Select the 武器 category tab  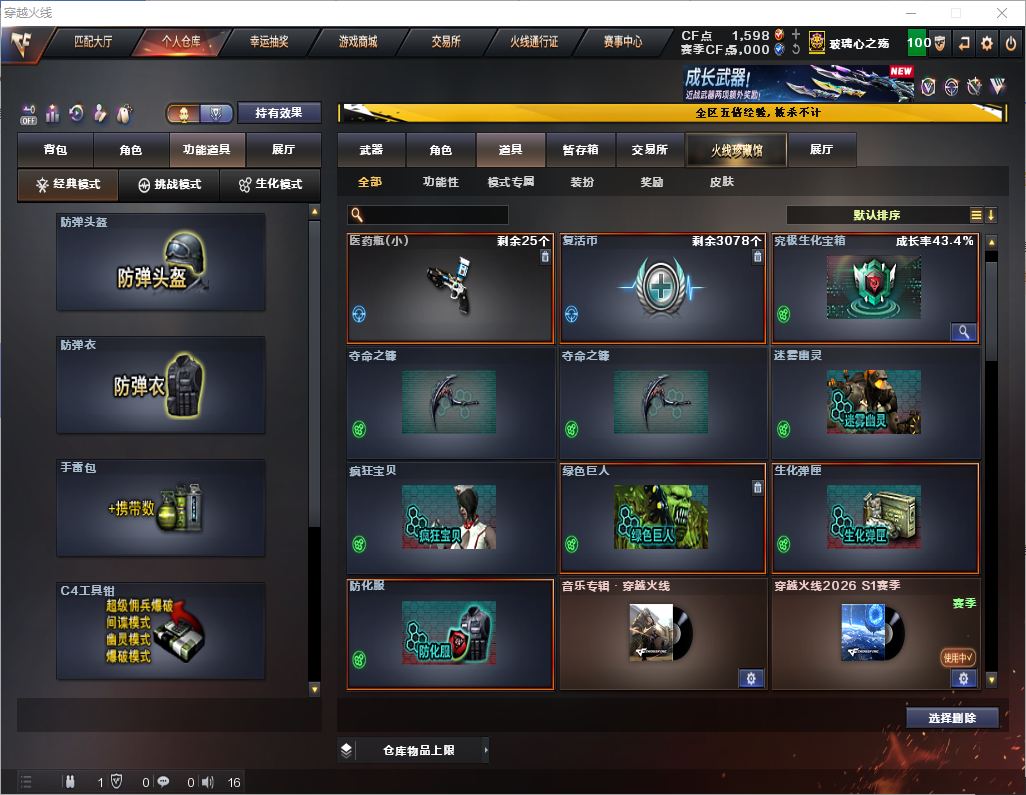click(x=371, y=150)
